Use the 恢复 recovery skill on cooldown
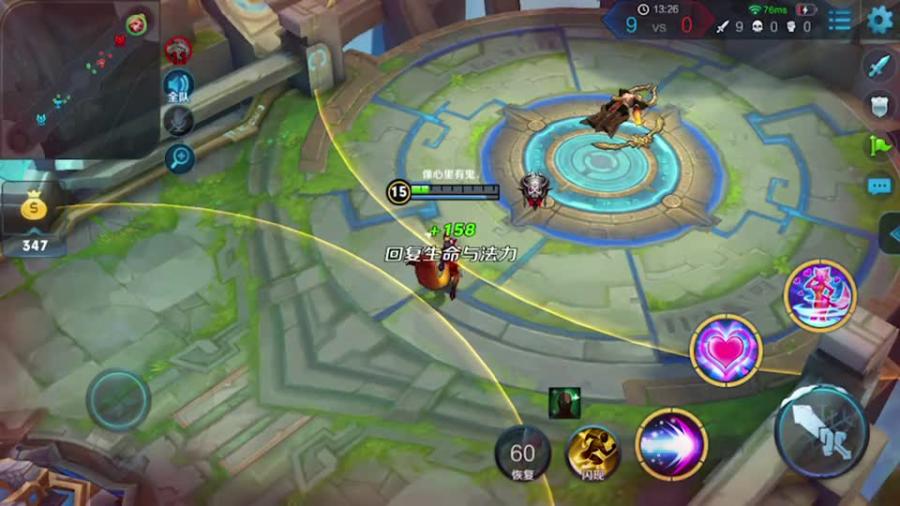This screenshot has height=506, width=900. point(522,451)
